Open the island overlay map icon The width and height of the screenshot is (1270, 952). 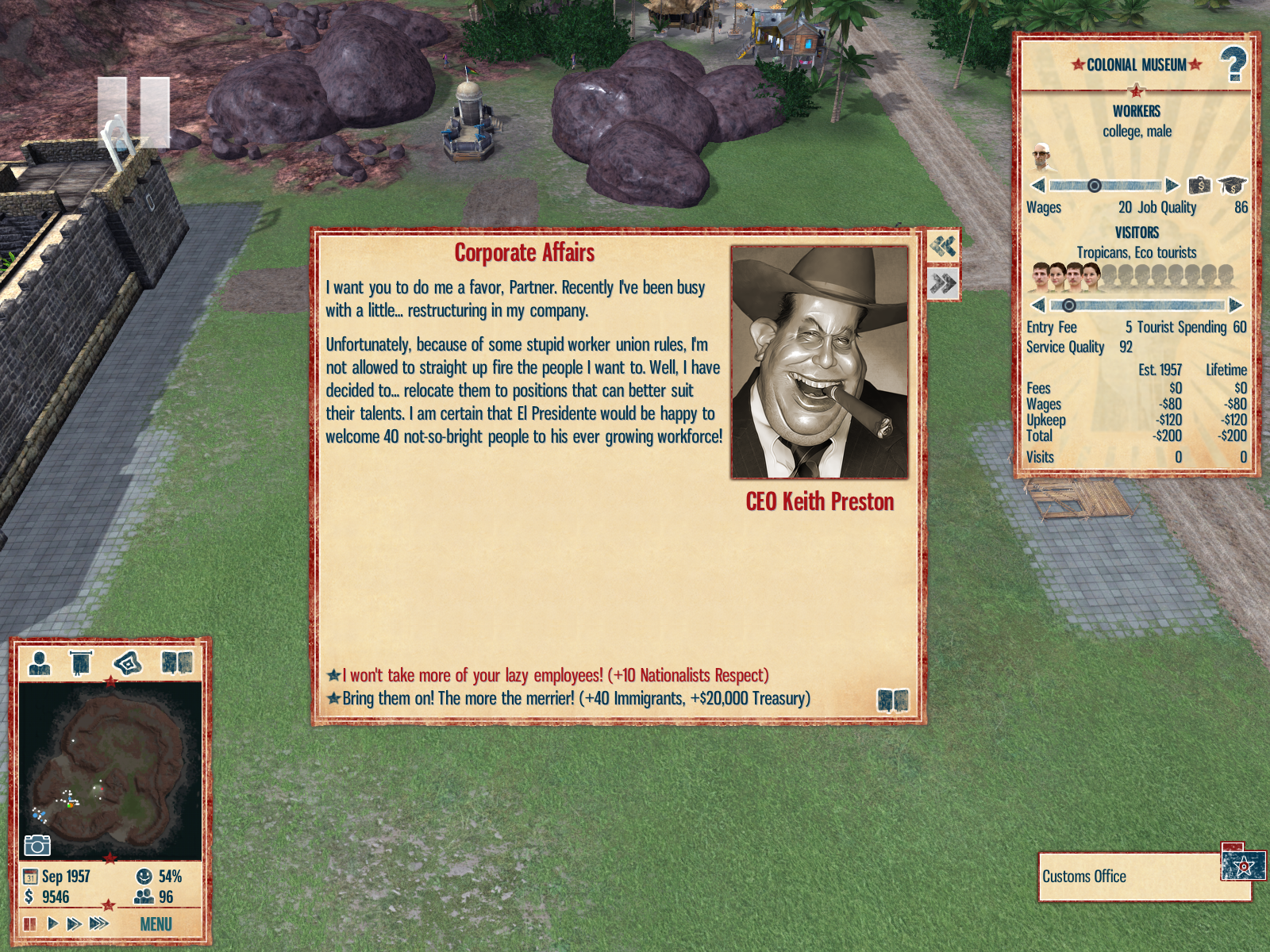click(x=128, y=662)
